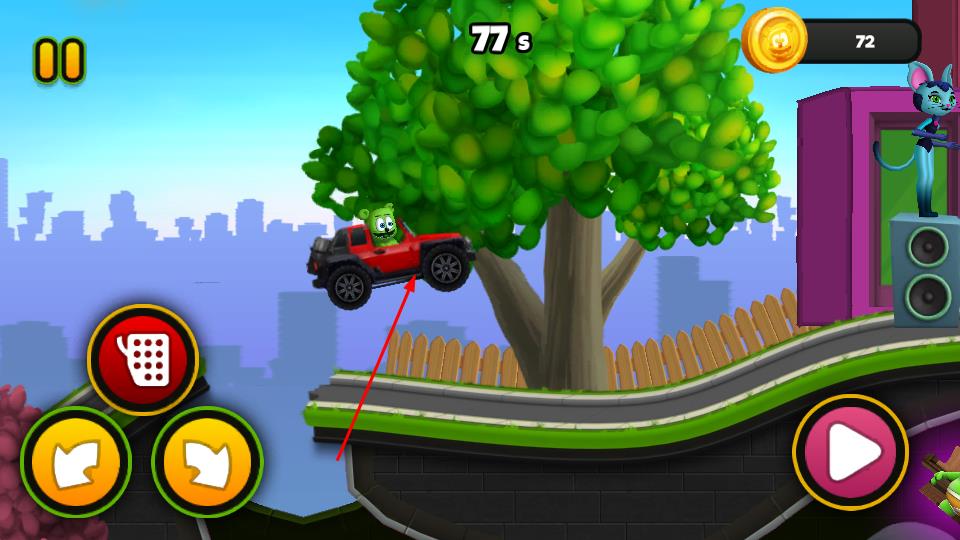This screenshot has height=540, width=960.
Task: Accelerate using the pink play arrow button
Action: (850, 452)
